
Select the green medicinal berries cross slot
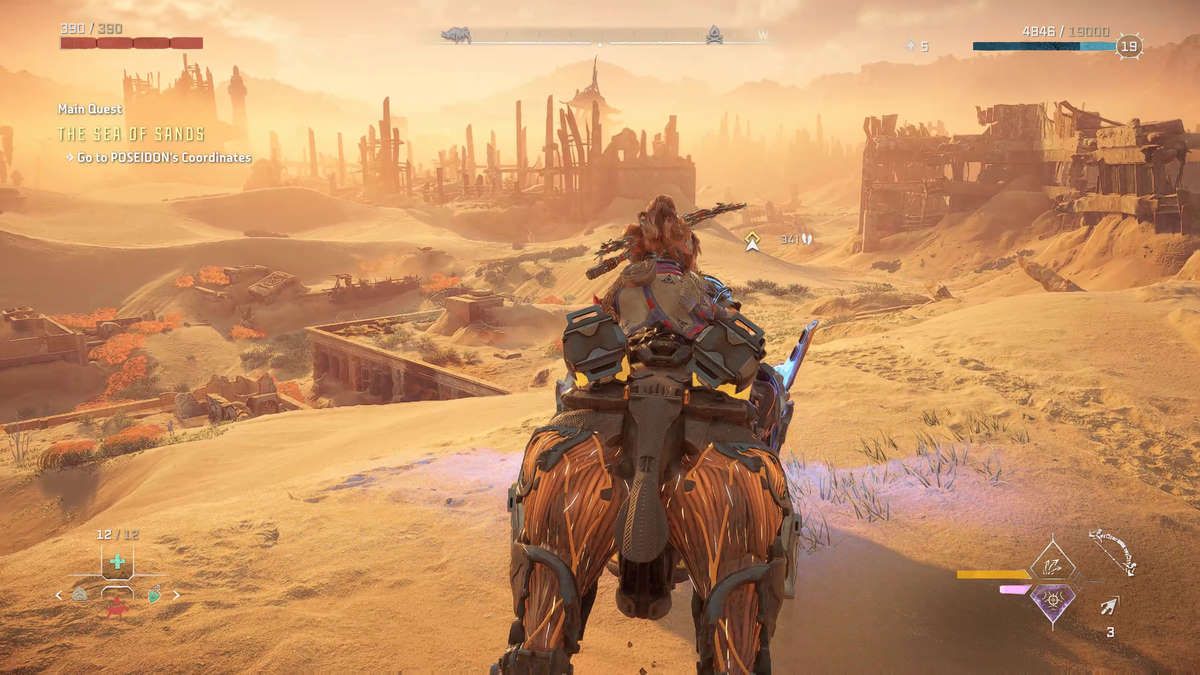pyautogui.click(x=117, y=561)
